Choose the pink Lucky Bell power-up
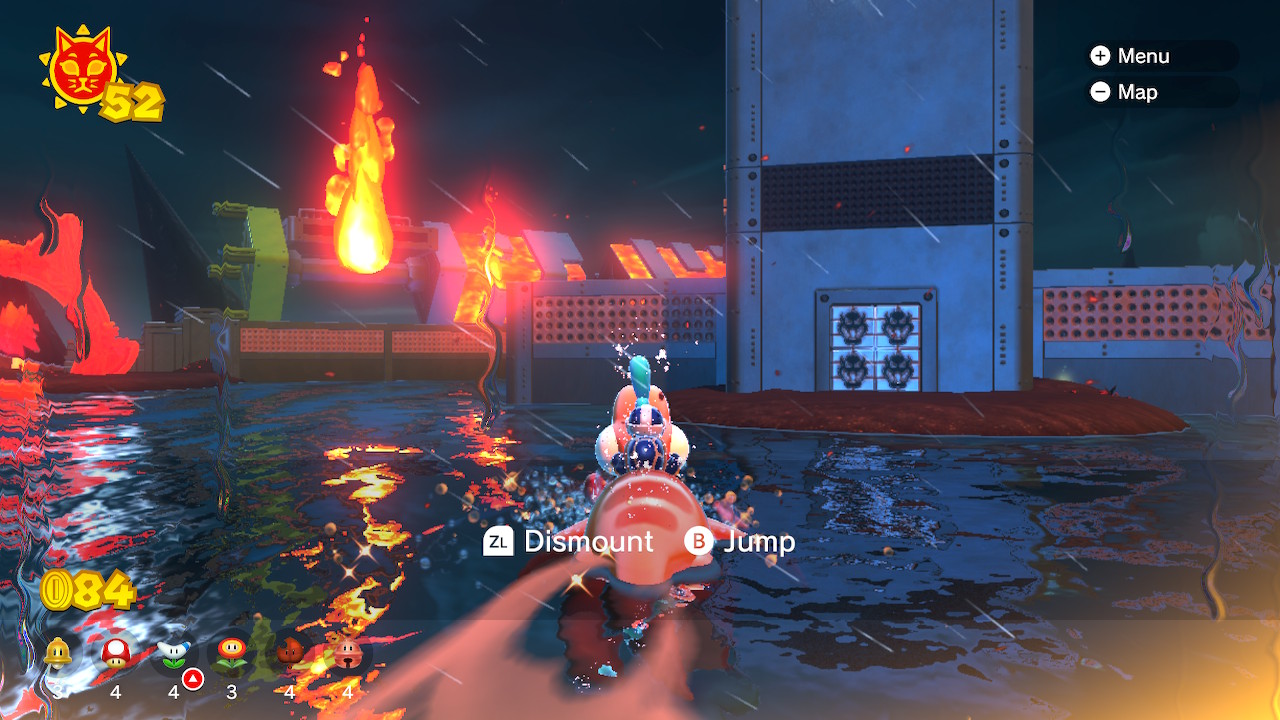Screen dimensions: 1280x720 pos(348,653)
